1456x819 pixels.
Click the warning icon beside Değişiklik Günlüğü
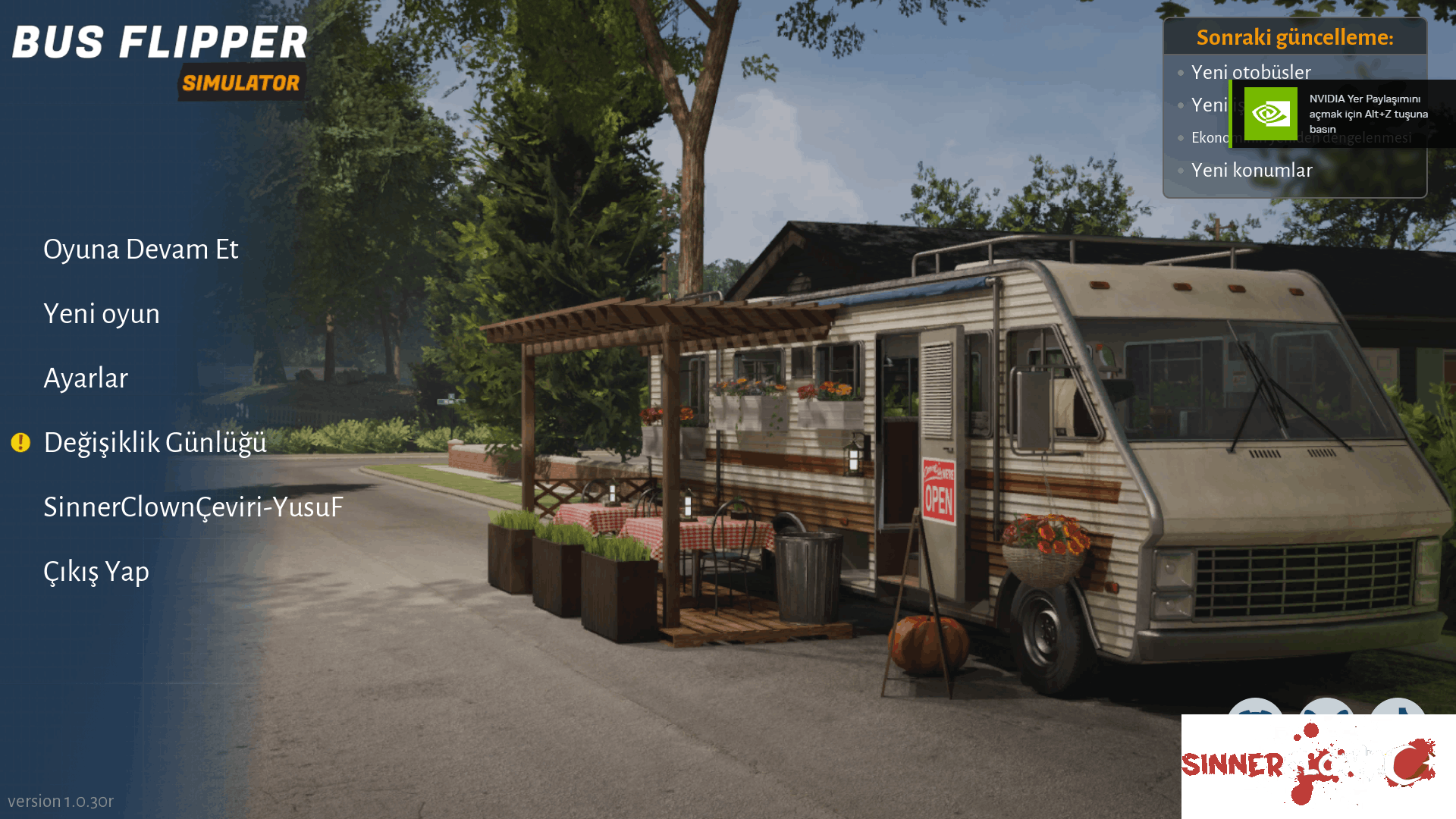20,443
